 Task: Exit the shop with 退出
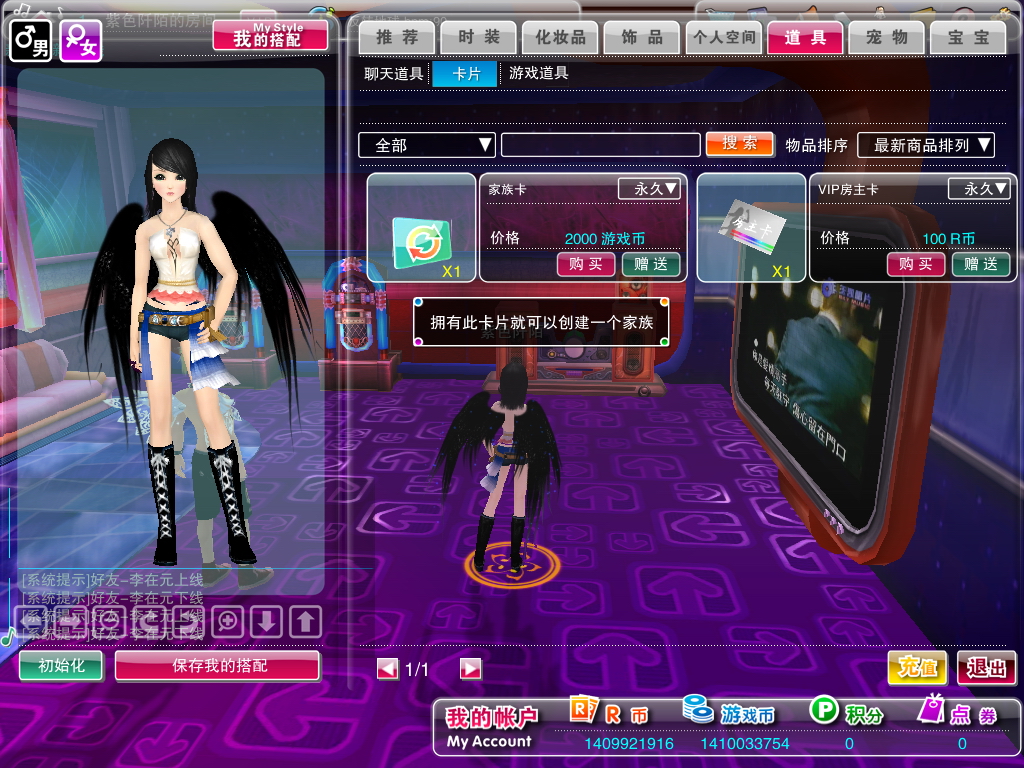pos(986,668)
